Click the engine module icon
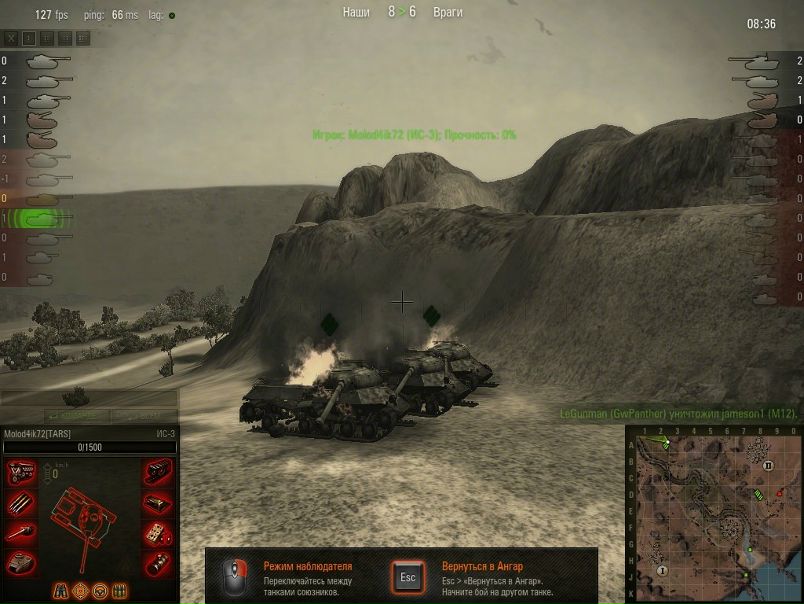This screenshot has height=604, width=804. 21,473
